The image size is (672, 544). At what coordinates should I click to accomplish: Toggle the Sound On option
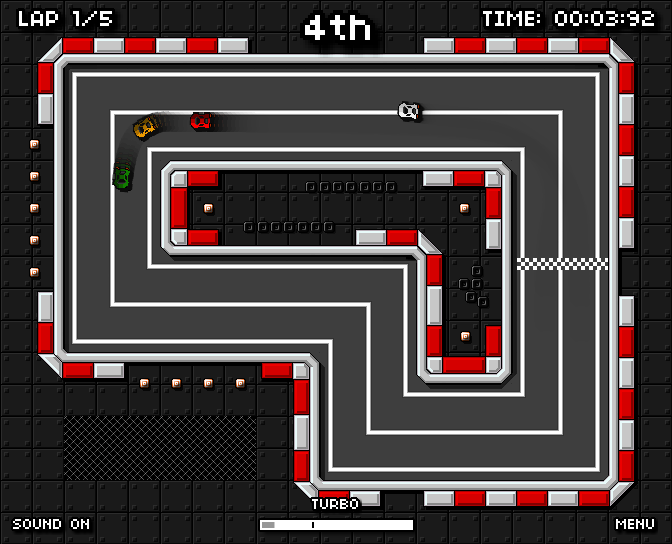tap(51, 524)
